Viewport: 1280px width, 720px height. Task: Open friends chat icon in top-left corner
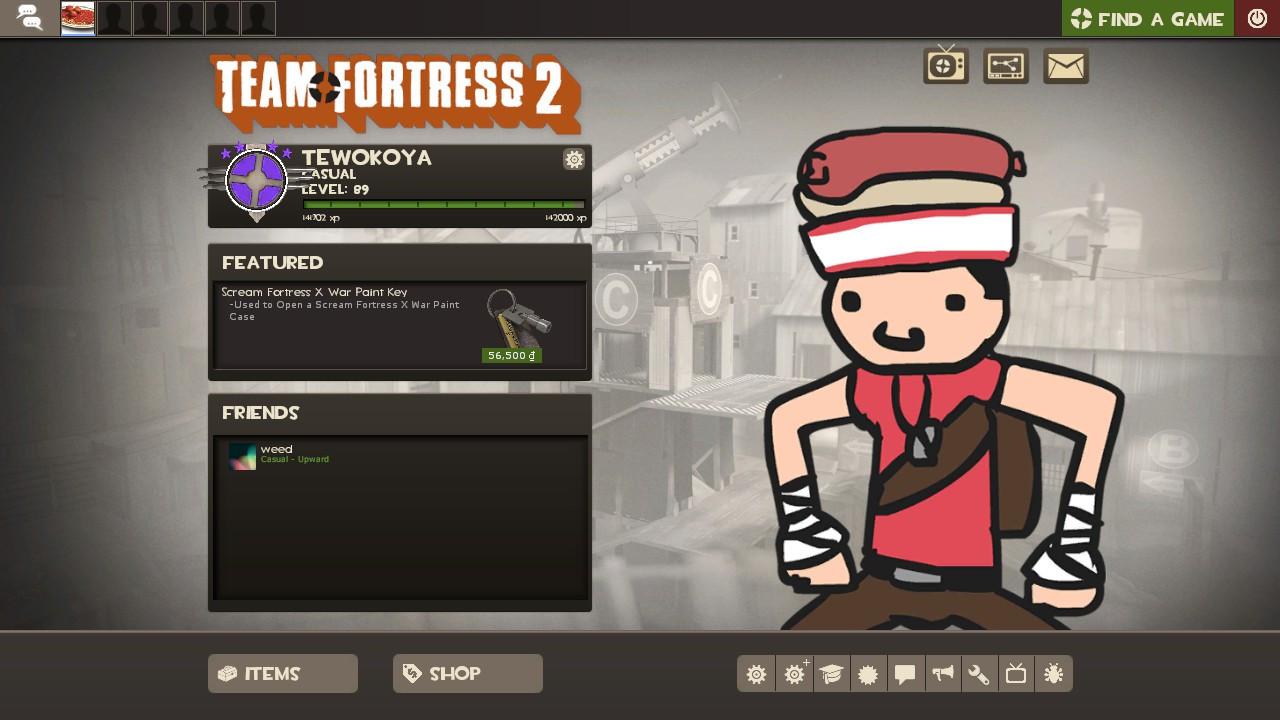(x=30, y=18)
